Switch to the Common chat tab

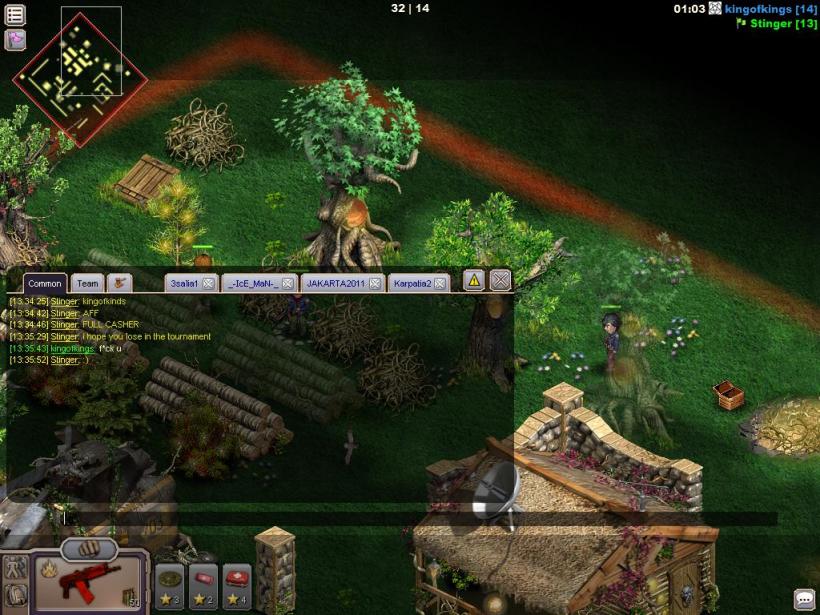click(45, 284)
